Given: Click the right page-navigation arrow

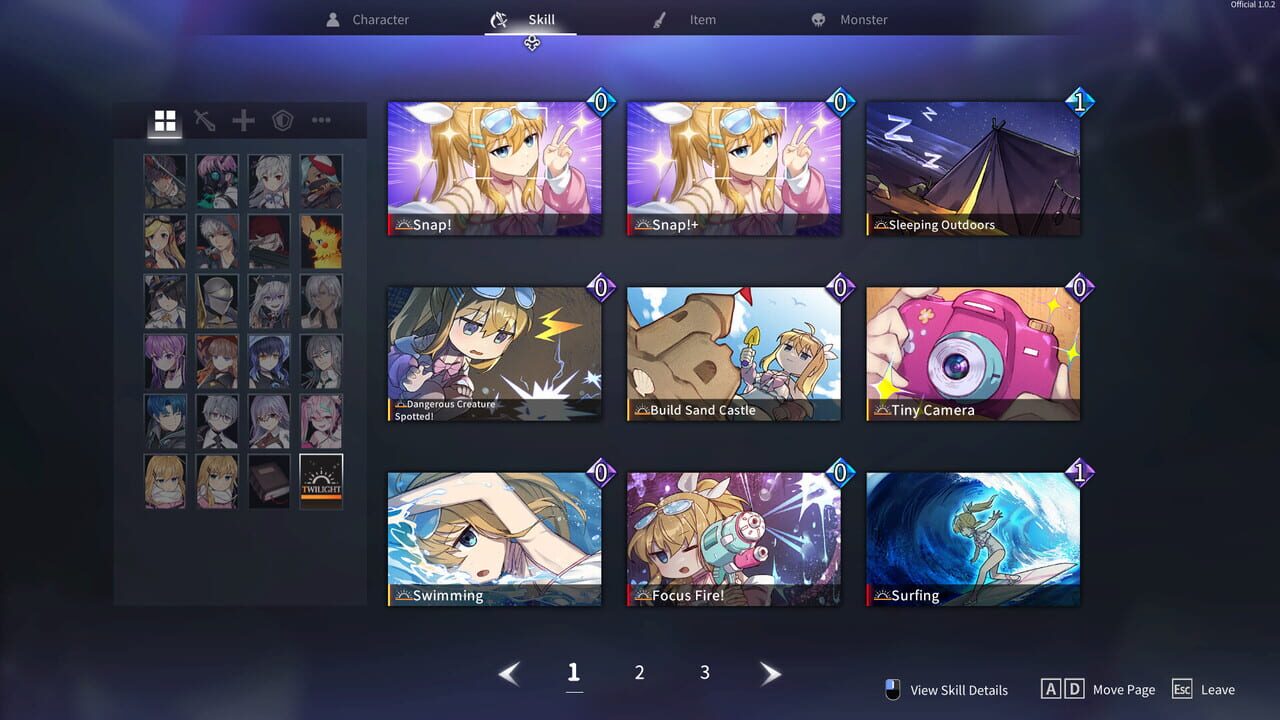Looking at the screenshot, I should coord(771,673).
